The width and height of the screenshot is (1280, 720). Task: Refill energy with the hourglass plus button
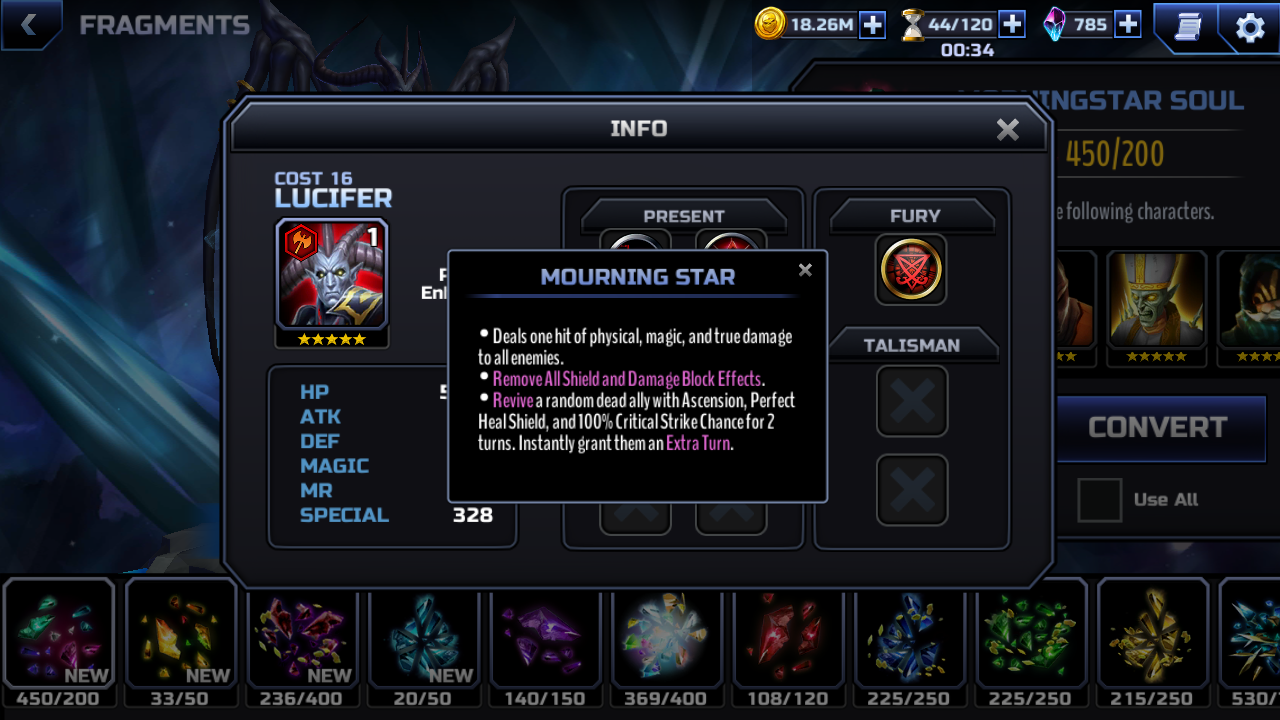(1012, 24)
